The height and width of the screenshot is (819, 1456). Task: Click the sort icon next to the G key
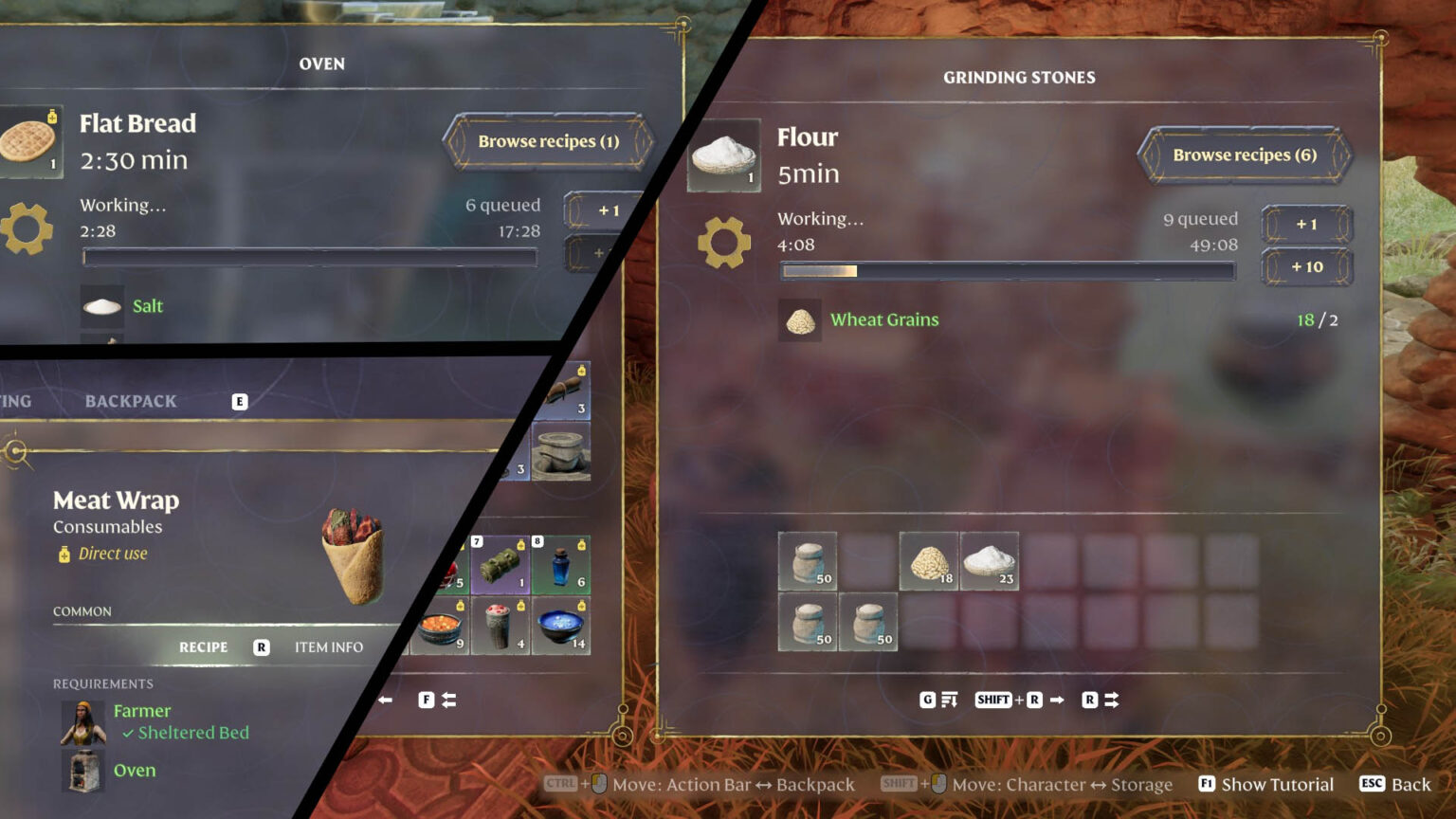[x=948, y=699]
